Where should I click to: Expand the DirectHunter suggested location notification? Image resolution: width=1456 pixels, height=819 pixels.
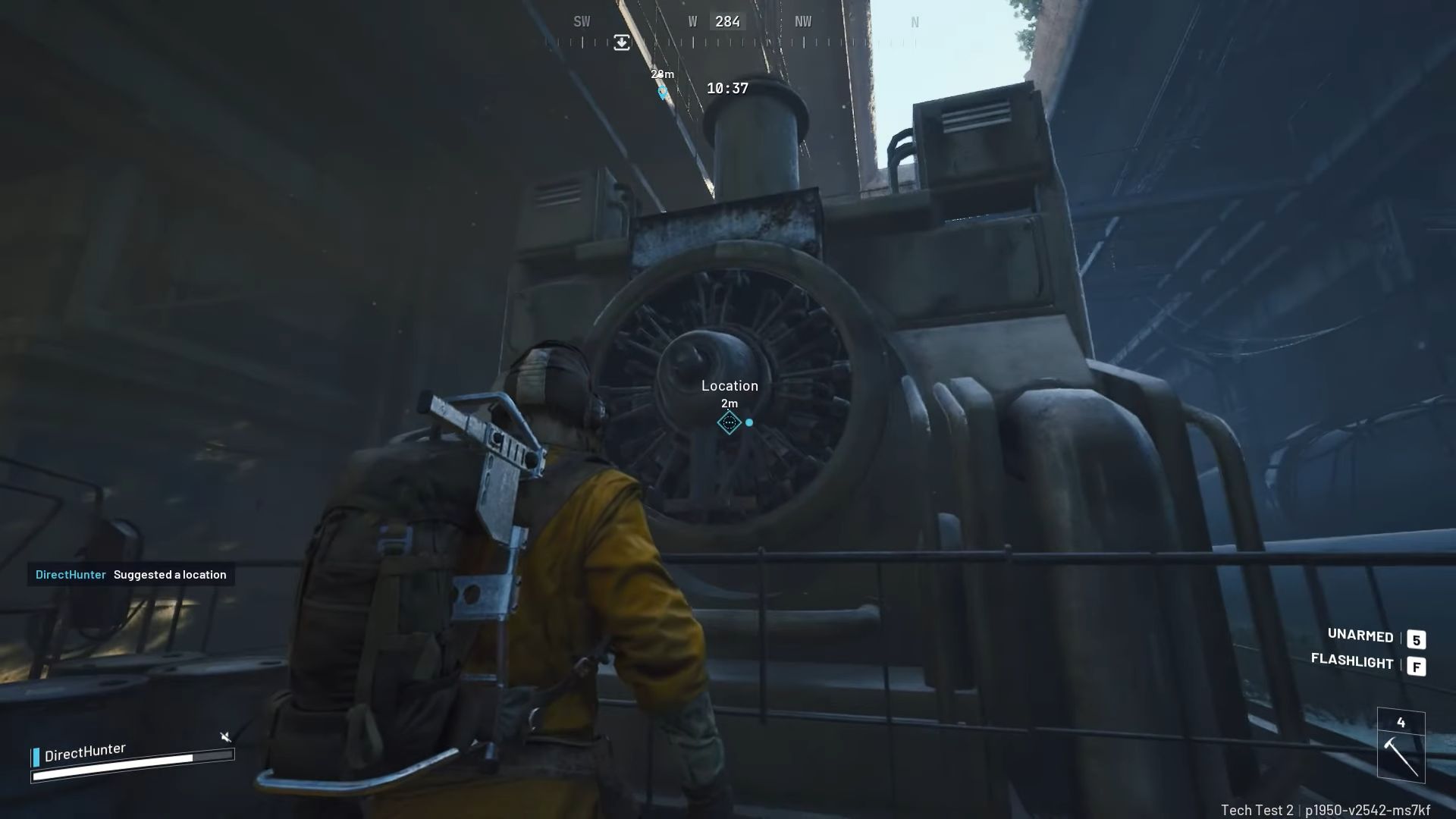click(130, 575)
